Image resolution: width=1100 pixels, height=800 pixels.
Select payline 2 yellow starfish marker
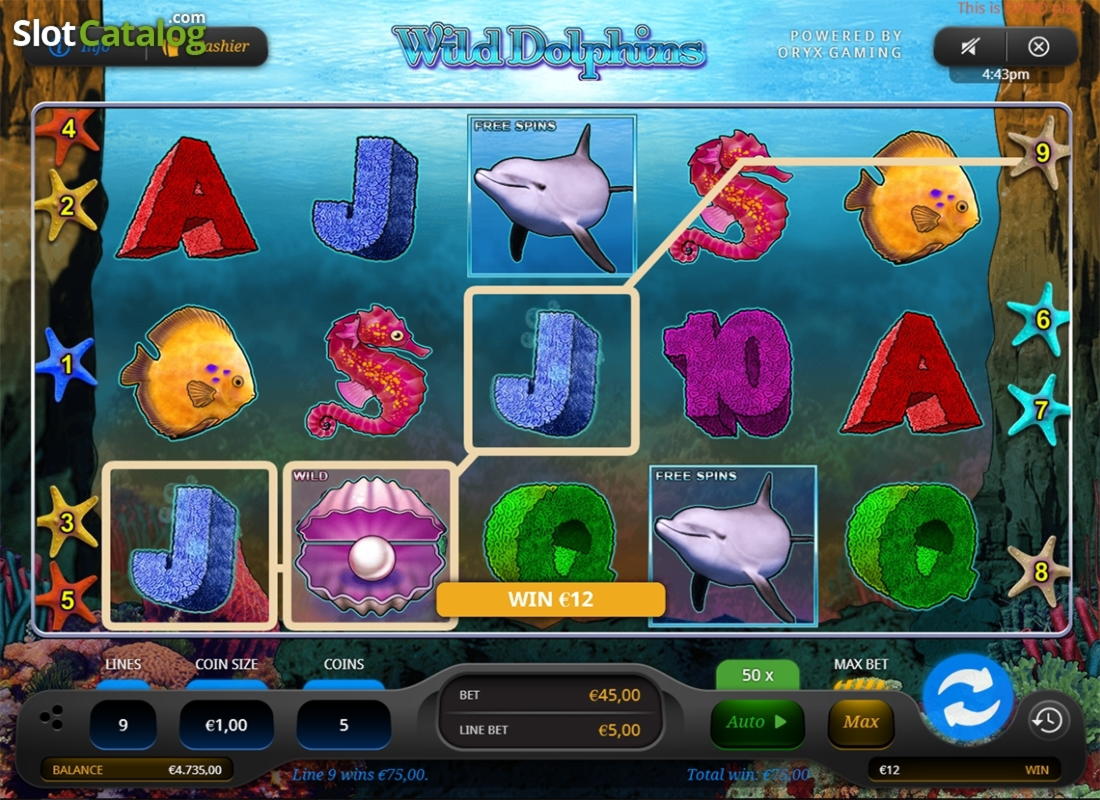pos(67,206)
